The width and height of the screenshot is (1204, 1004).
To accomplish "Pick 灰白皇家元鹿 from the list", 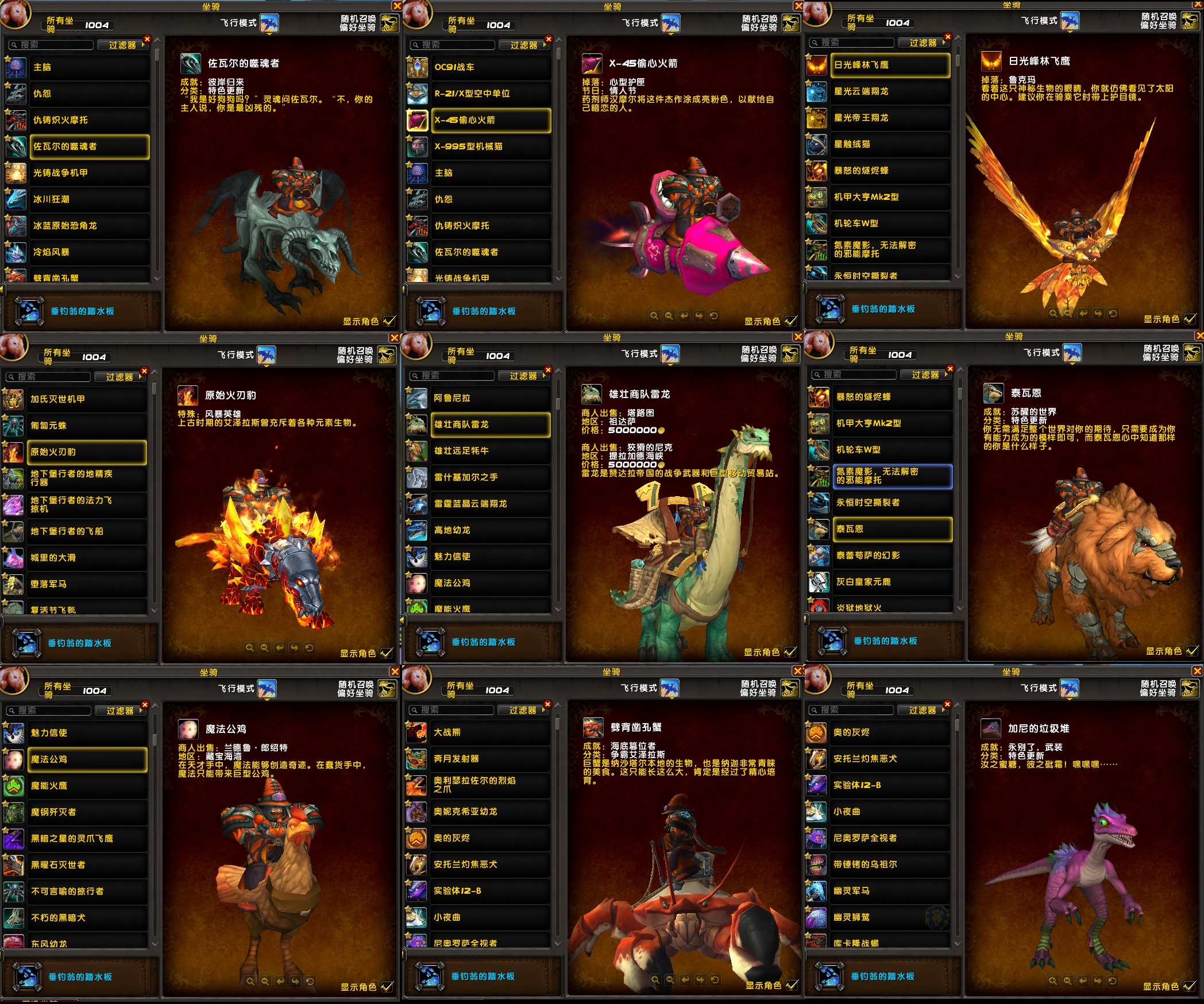I will click(x=892, y=582).
